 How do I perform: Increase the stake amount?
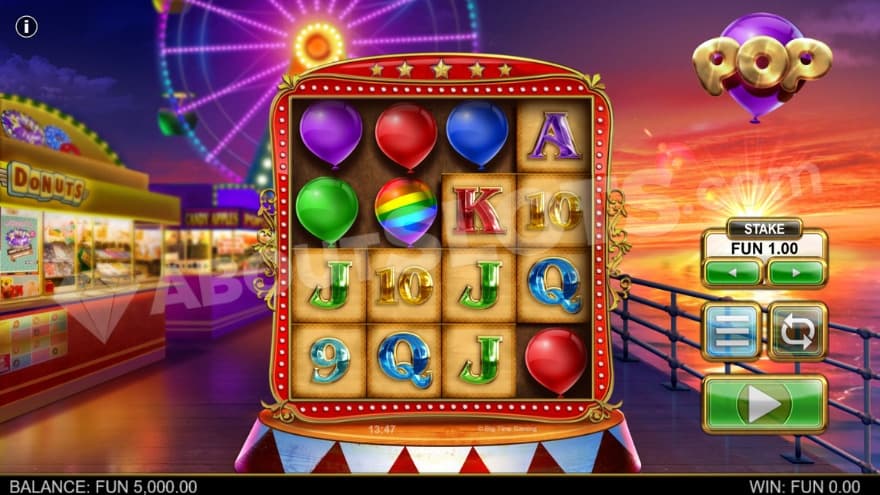click(x=797, y=273)
